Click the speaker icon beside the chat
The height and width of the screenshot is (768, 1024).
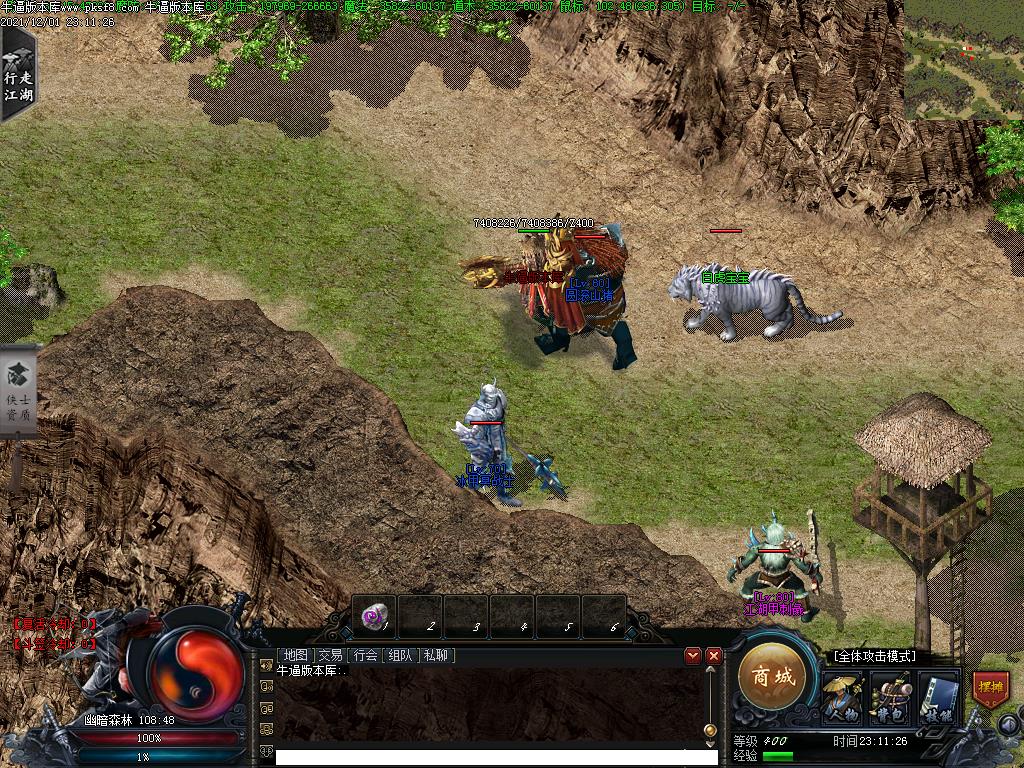pyautogui.click(x=266, y=663)
